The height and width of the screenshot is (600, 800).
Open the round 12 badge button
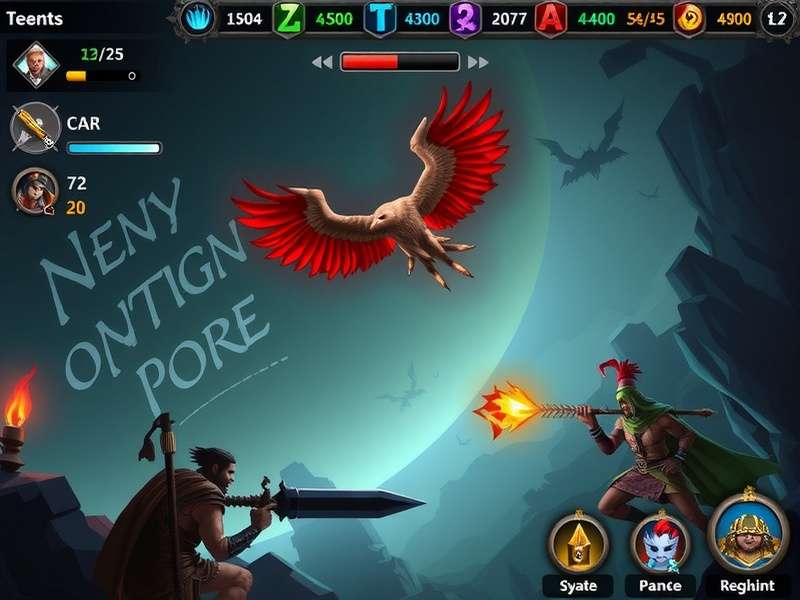click(x=776, y=19)
